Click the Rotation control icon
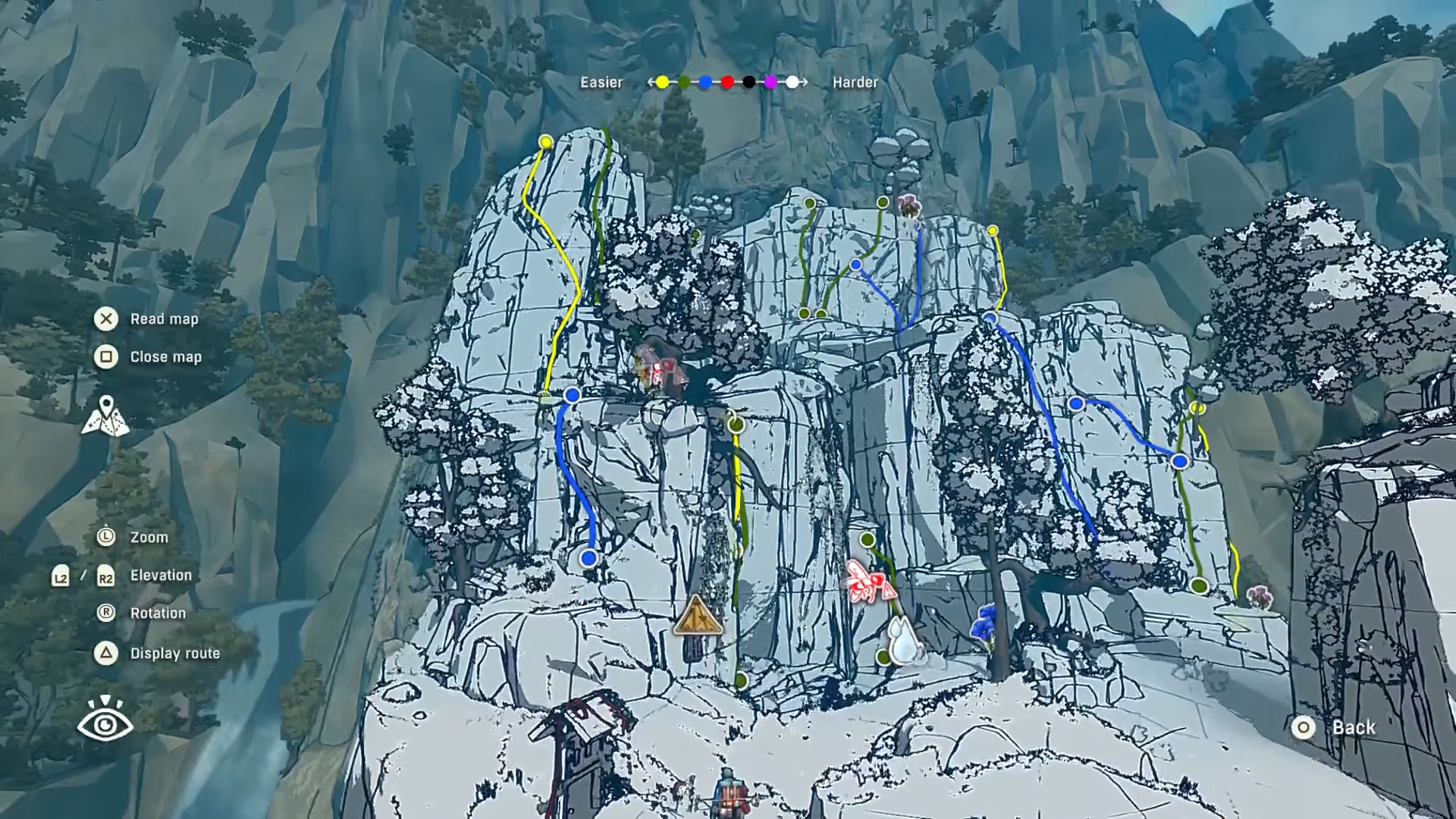The height and width of the screenshot is (819, 1456). click(106, 613)
